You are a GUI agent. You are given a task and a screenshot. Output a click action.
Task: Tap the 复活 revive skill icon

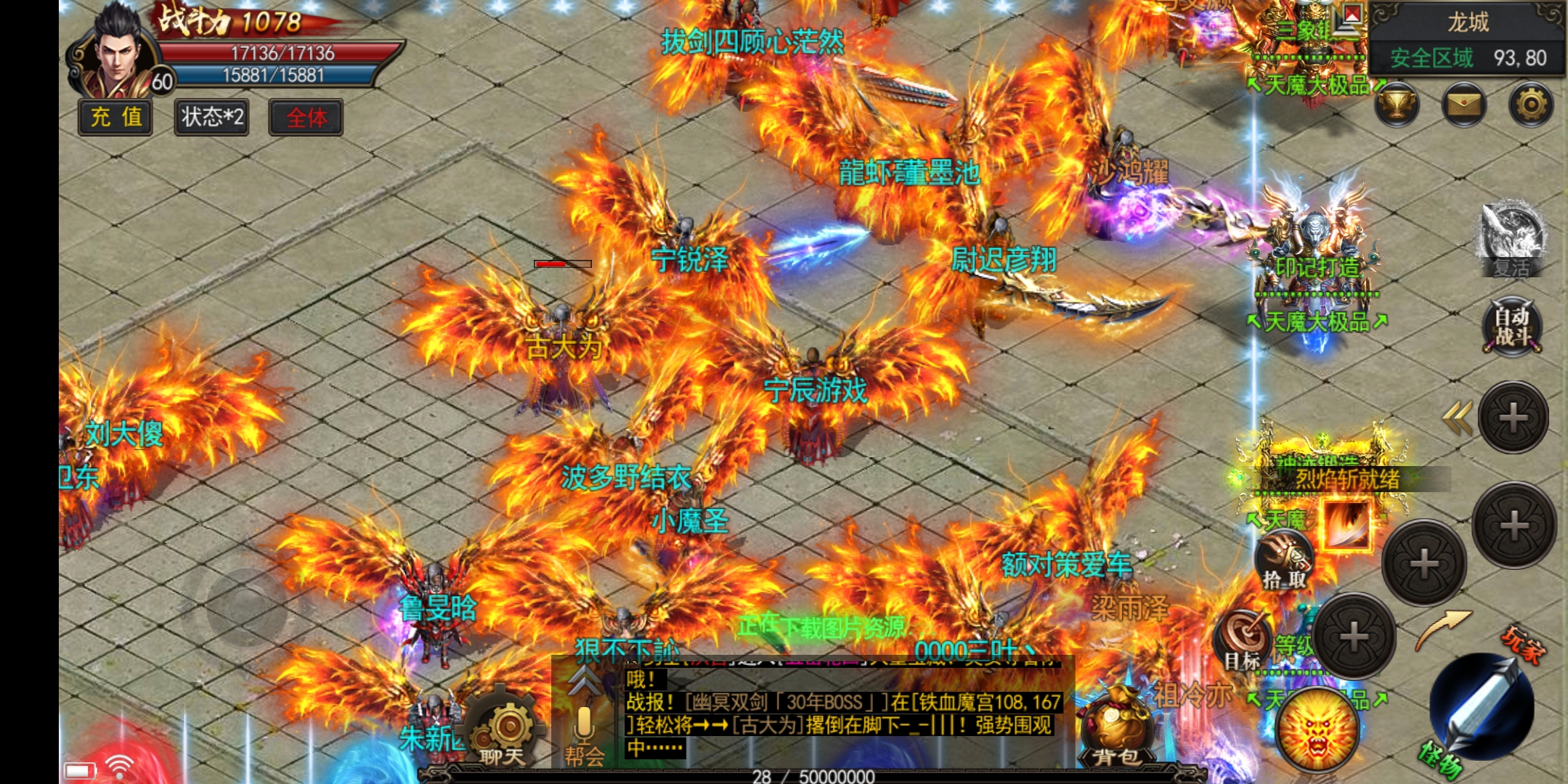click(x=1512, y=237)
